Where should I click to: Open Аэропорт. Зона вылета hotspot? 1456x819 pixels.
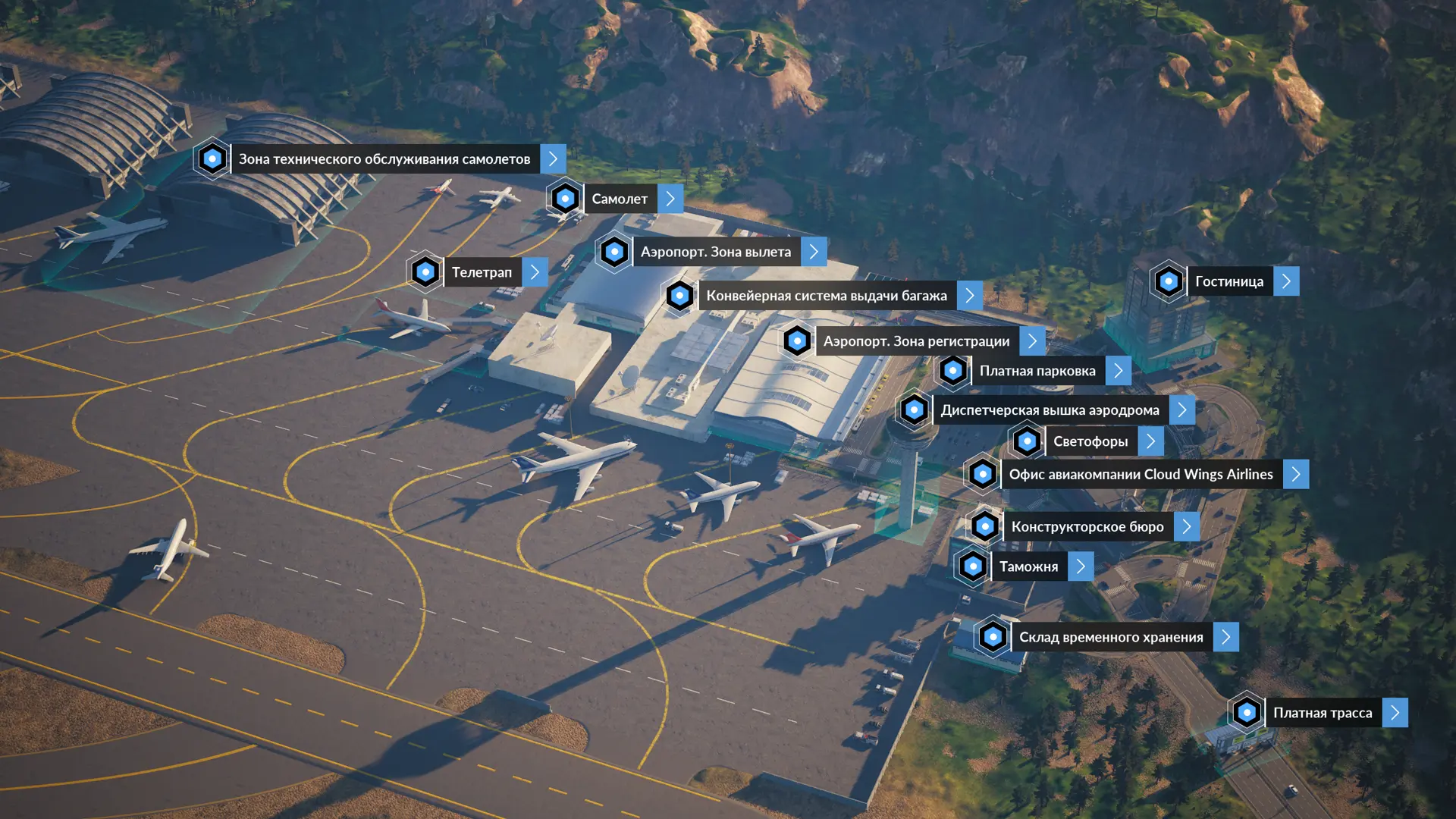click(715, 252)
